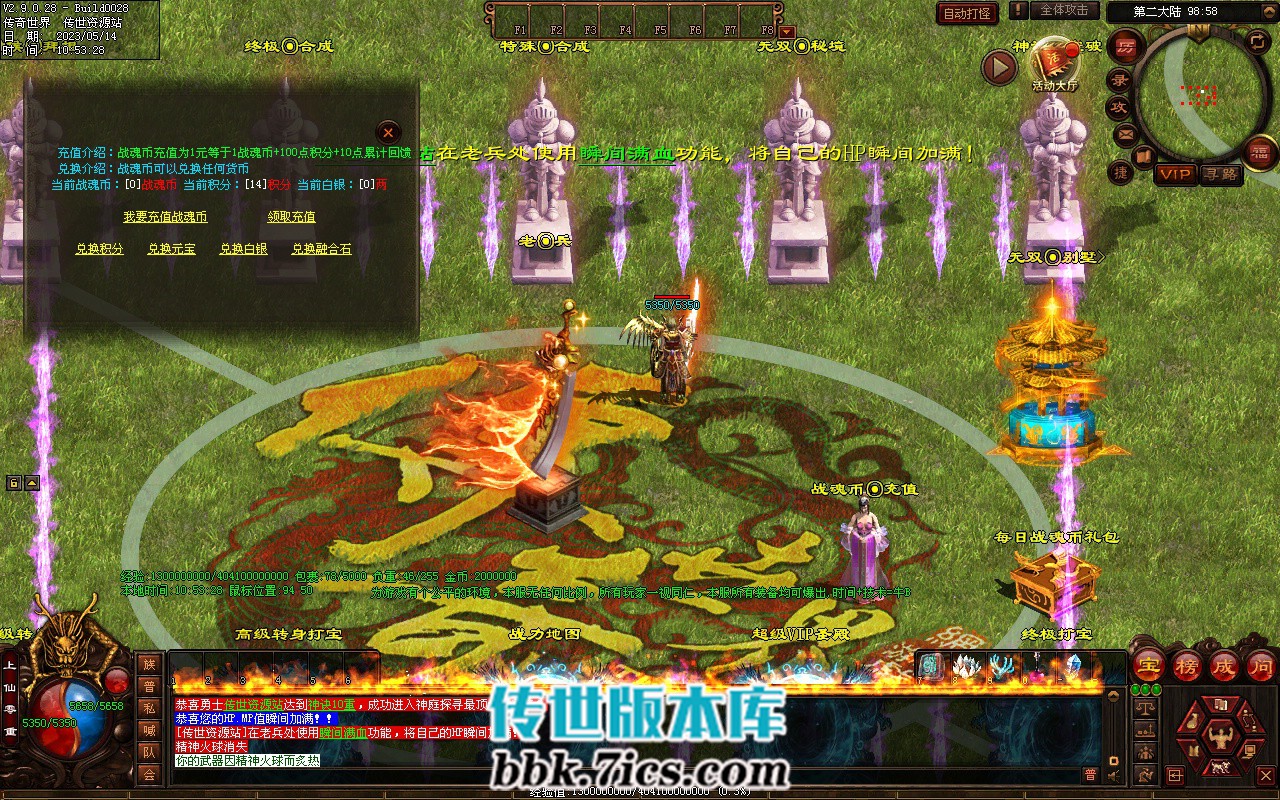Pick the 兑换白银 exchange link
Screen dimensions: 1280x800
click(x=244, y=249)
